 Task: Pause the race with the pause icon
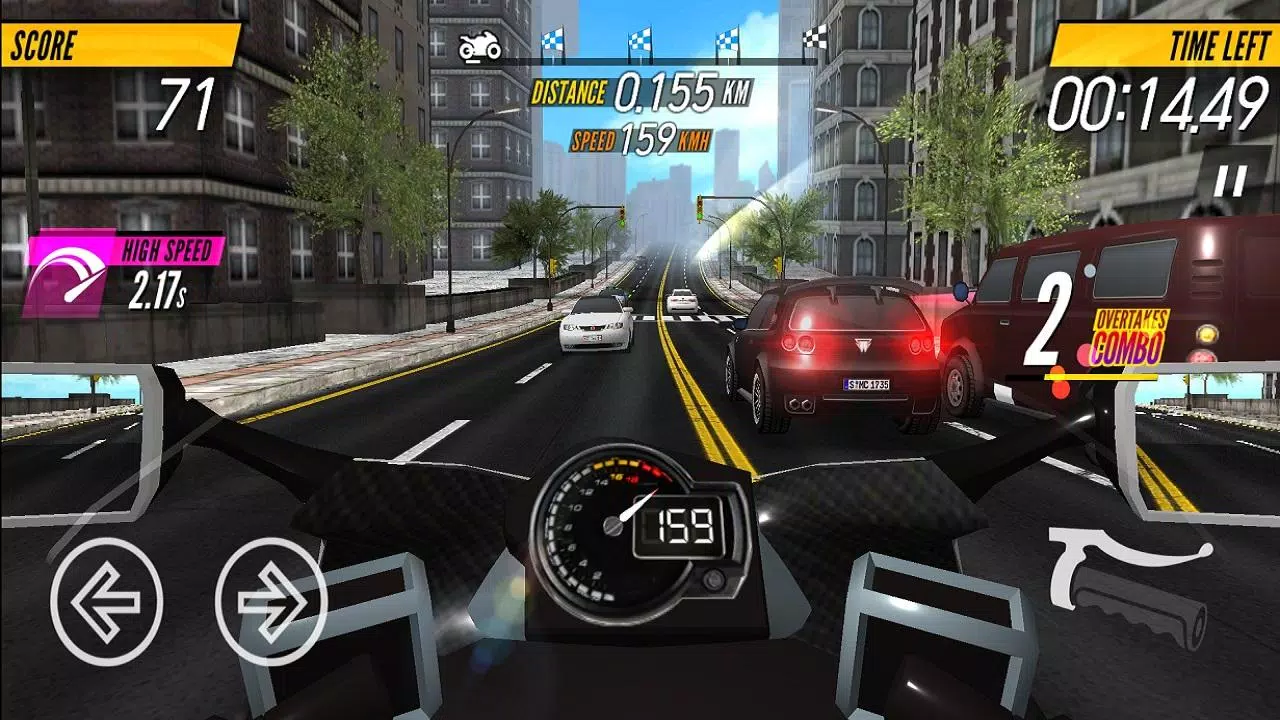(x=1229, y=180)
